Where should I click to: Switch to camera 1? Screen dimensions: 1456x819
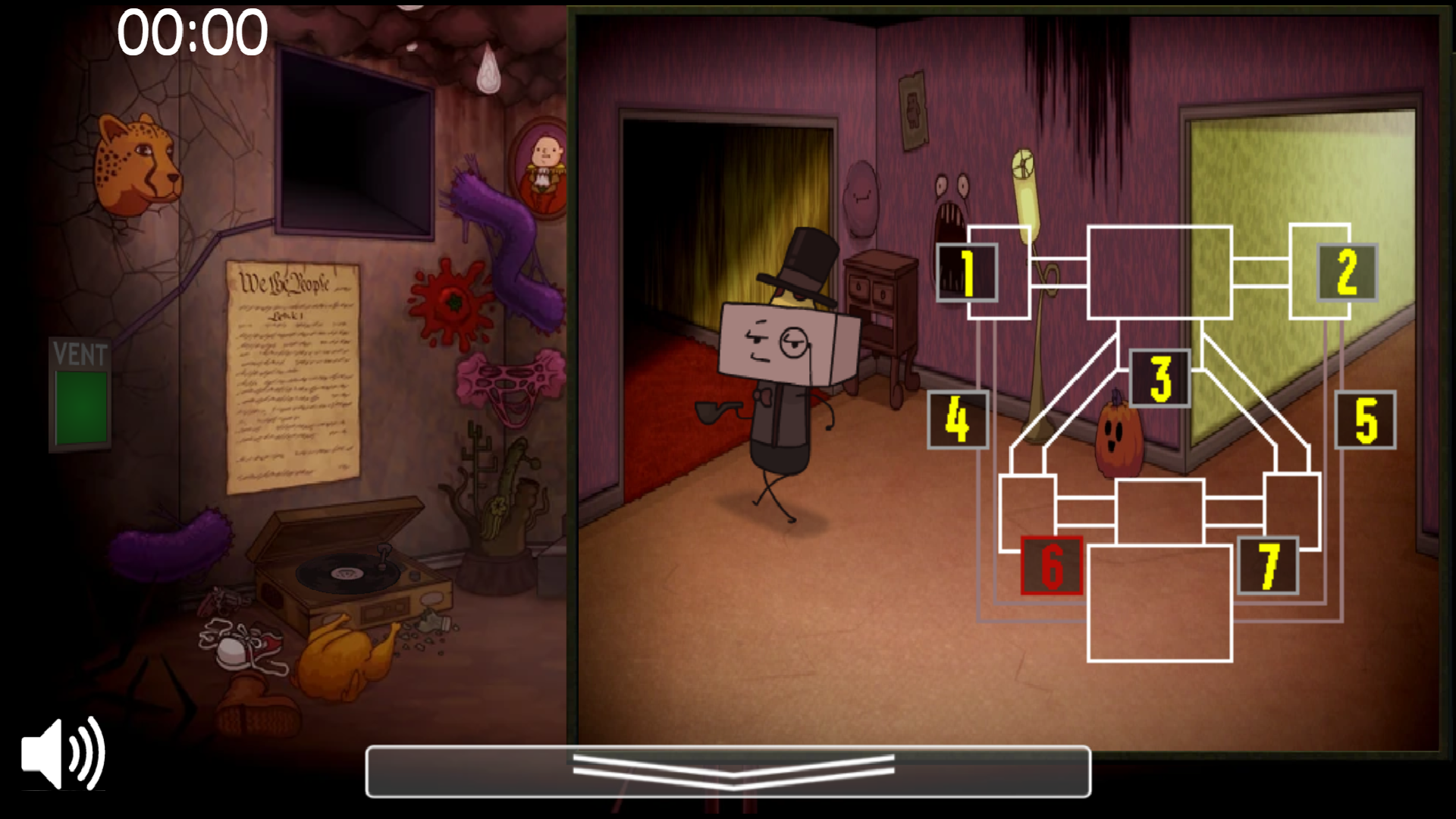coord(966,273)
